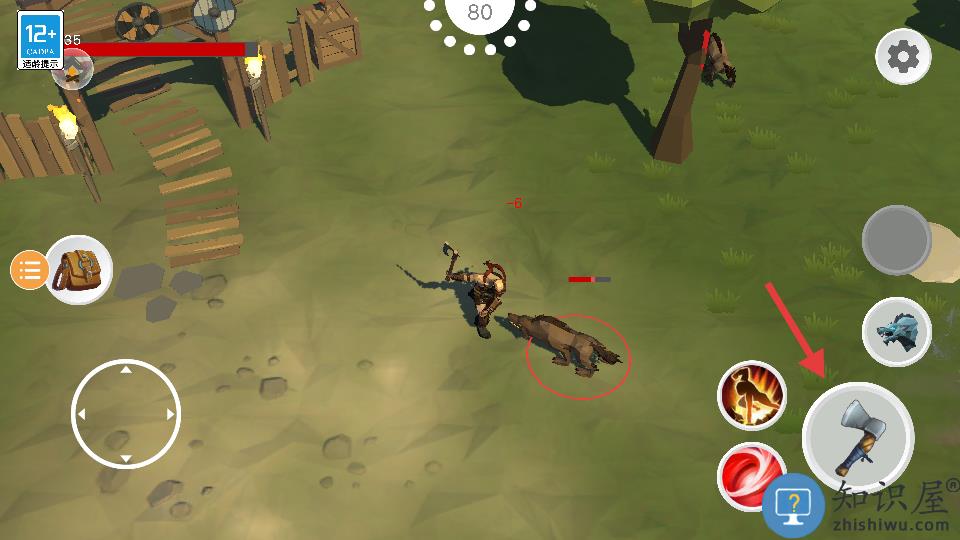Tap the wolf head ability button
This screenshot has height=540, width=960.
click(896, 332)
